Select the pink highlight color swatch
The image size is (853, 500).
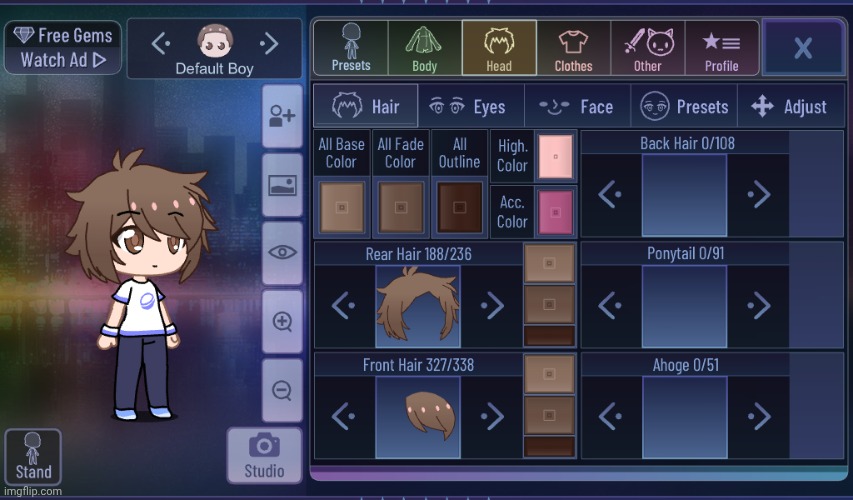(x=553, y=155)
